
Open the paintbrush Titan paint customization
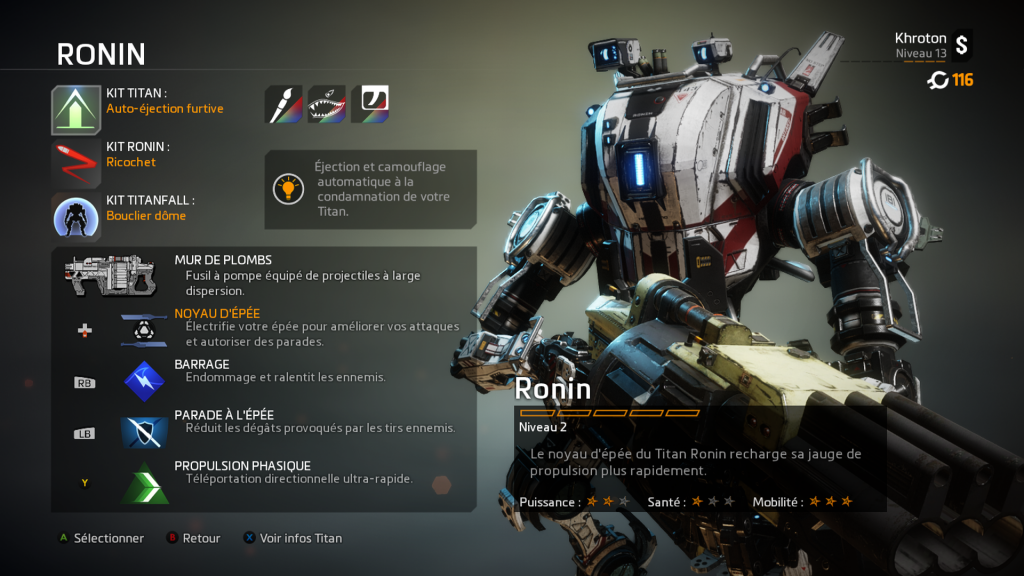click(x=283, y=104)
